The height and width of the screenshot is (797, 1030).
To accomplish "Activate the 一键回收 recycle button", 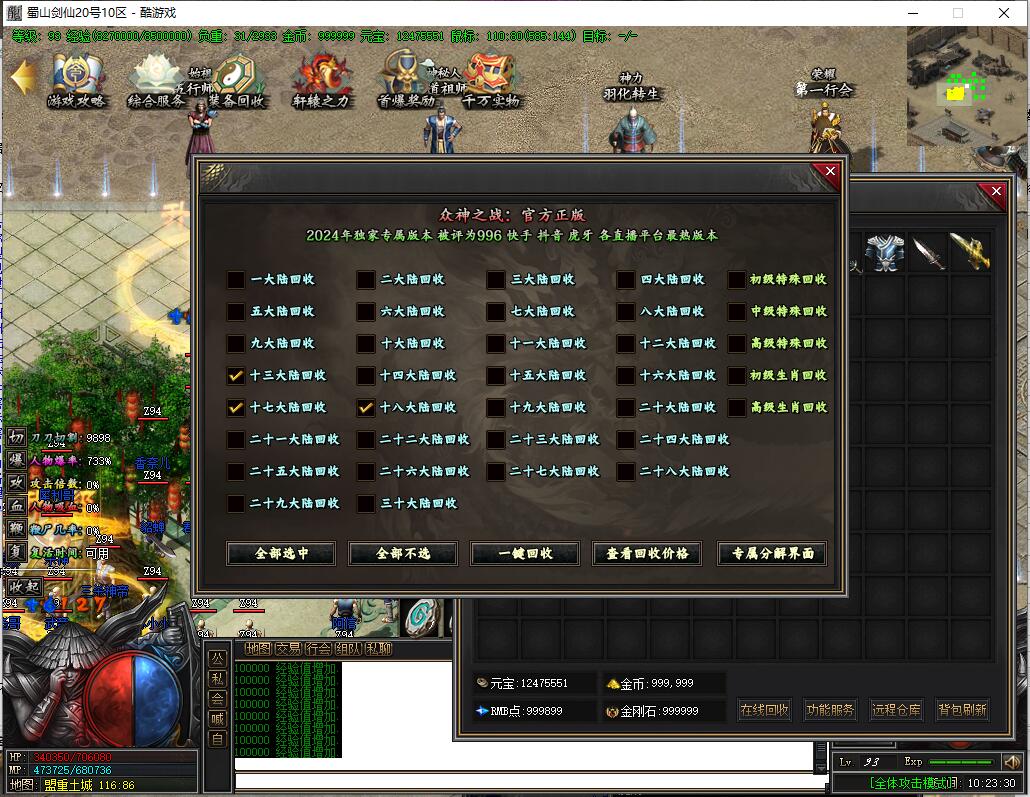I will (525, 553).
